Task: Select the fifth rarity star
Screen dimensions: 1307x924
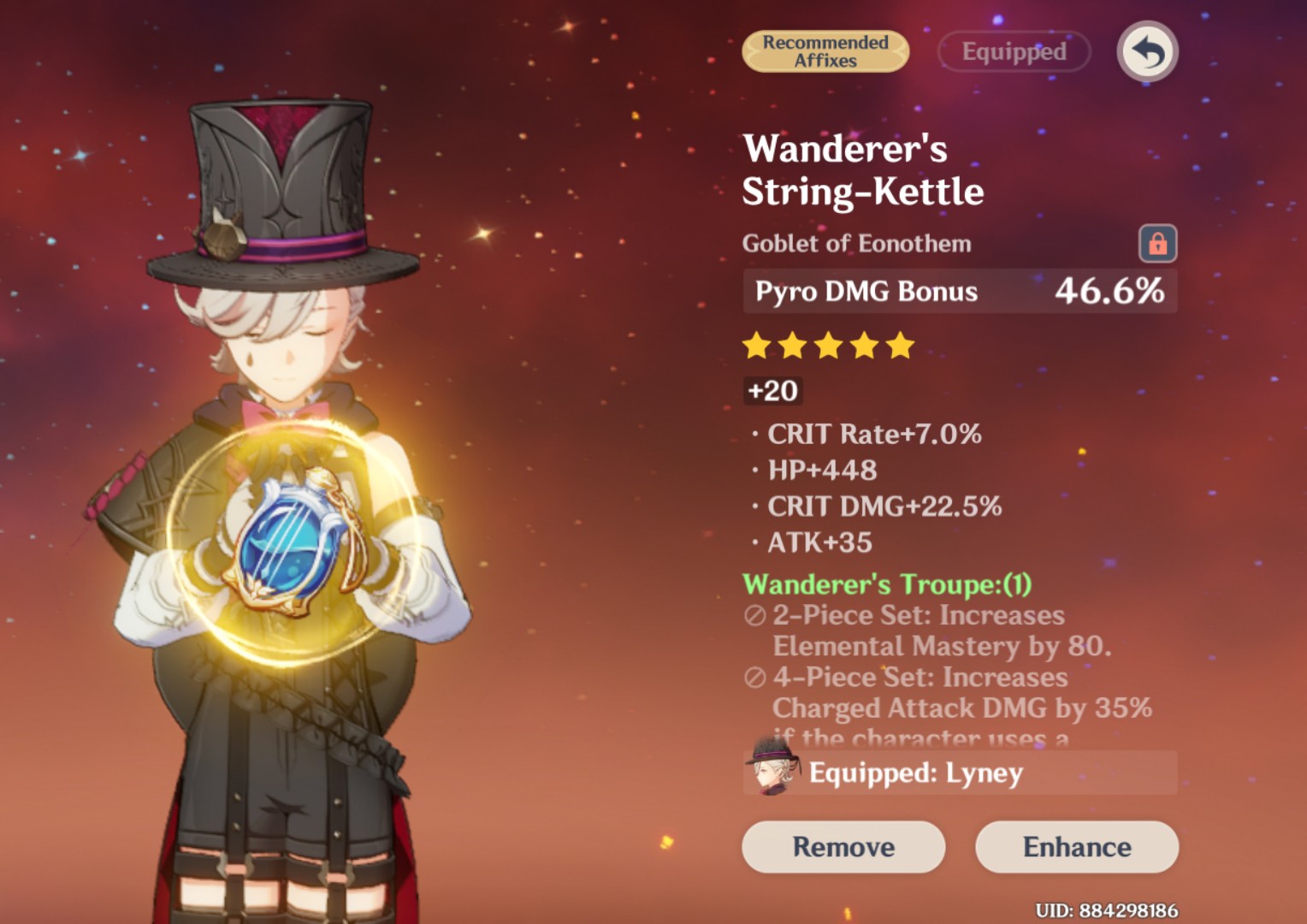Action: pyautogui.click(x=900, y=346)
